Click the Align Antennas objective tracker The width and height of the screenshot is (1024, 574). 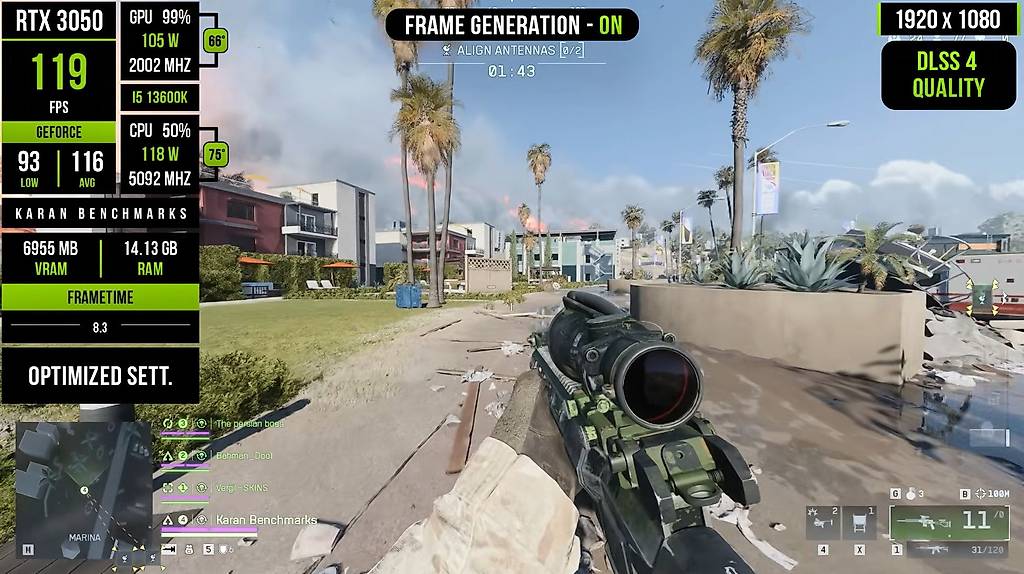[511, 50]
